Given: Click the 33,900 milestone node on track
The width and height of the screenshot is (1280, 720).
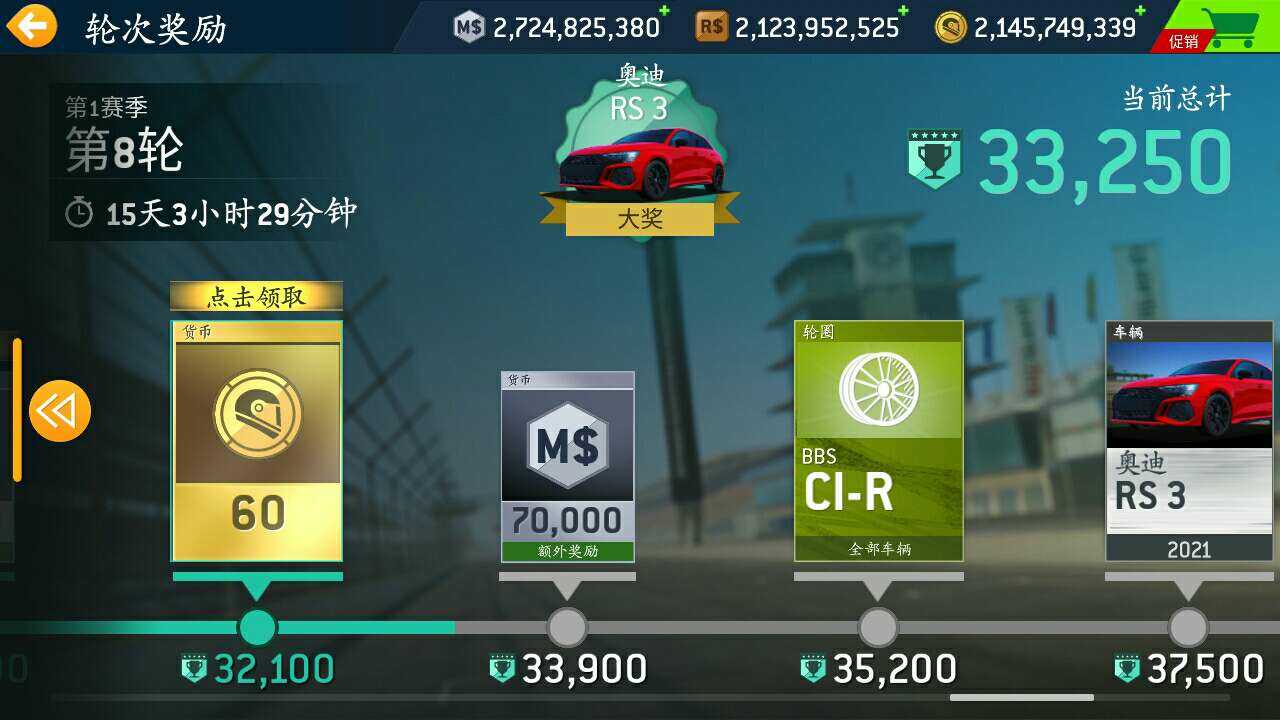Looking at the screenshot, I should [567, 627].
